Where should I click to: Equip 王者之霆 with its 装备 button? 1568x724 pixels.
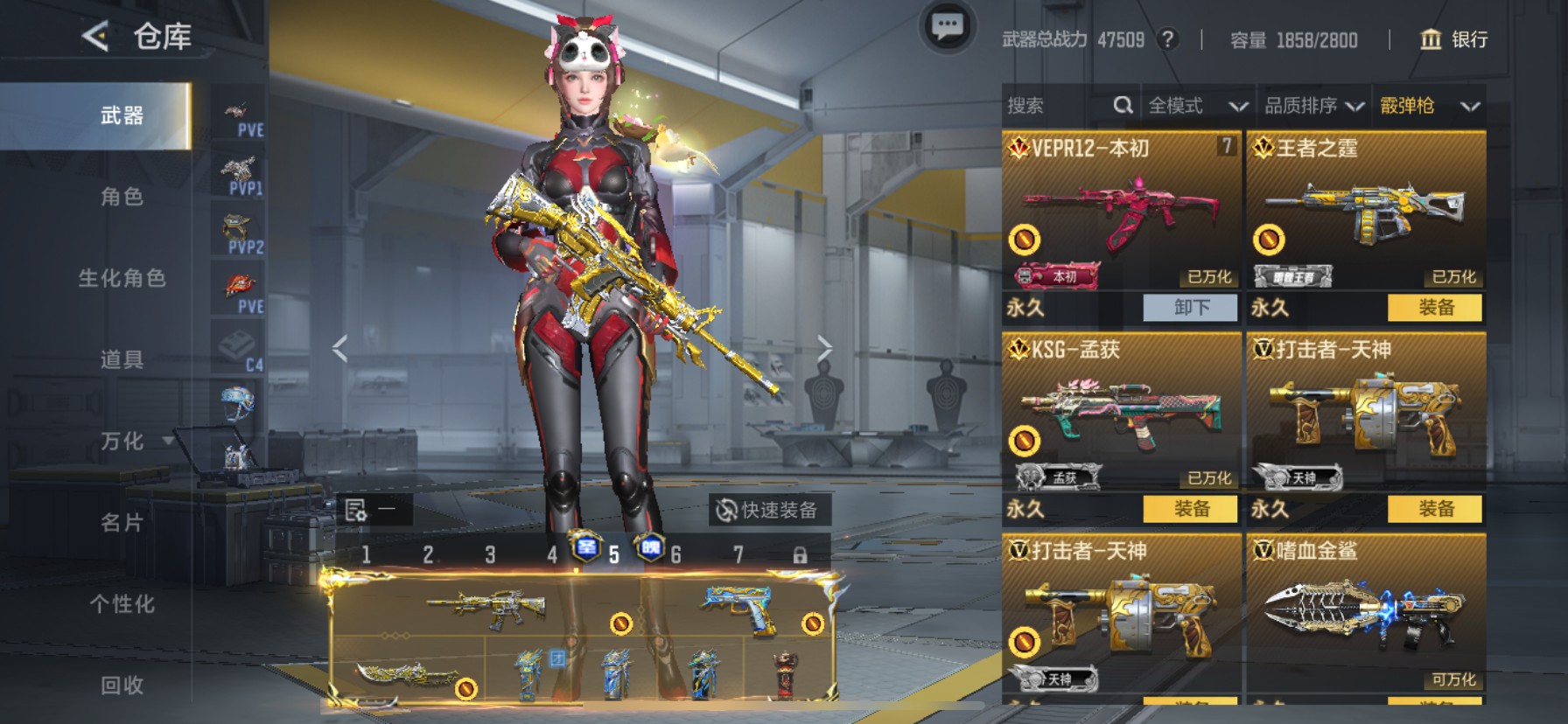1435,309
